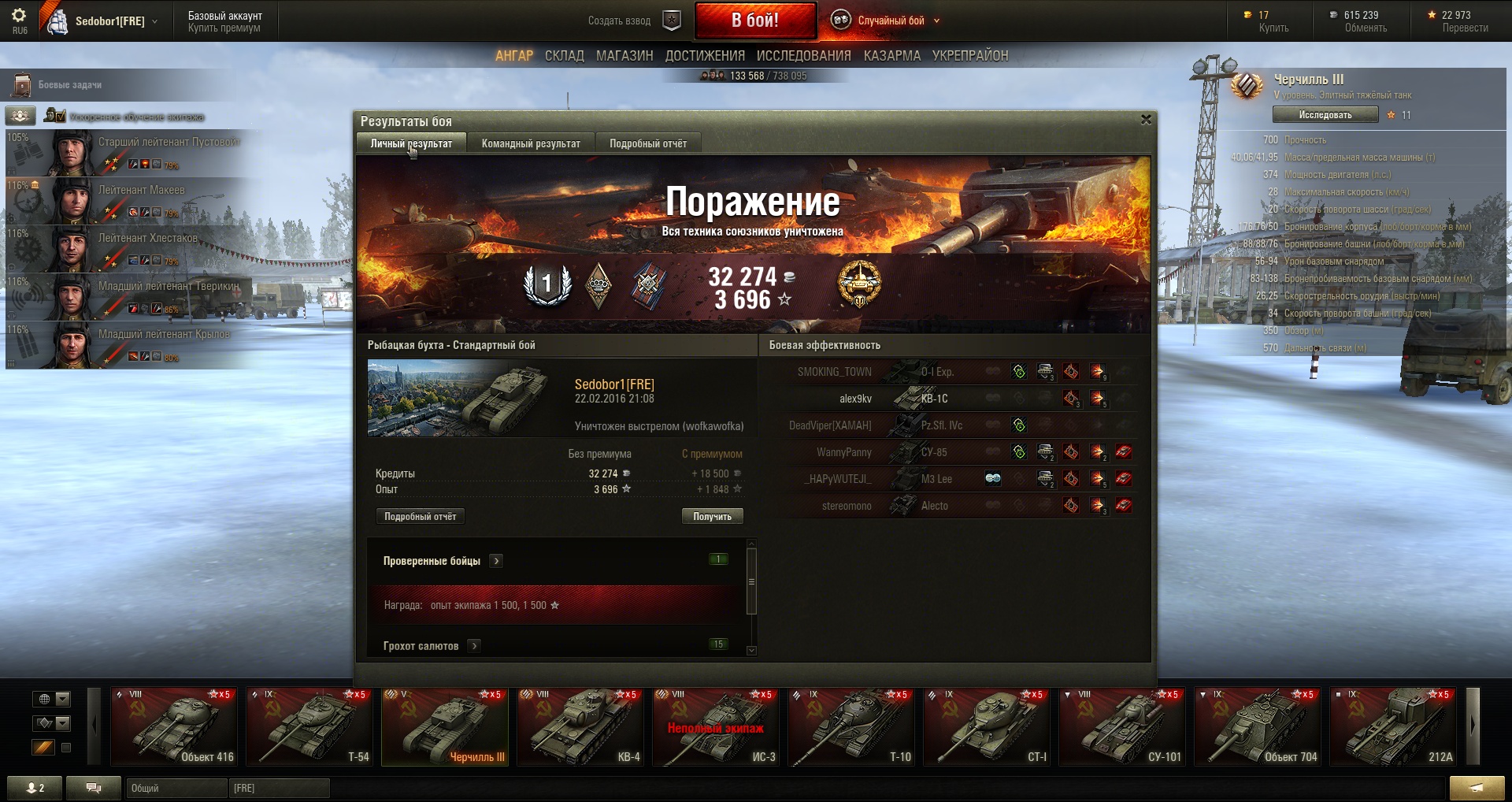This screenshot has width=1512, height=802.
Task: Start battle with the red В бой! button
Action: [754, 20]
